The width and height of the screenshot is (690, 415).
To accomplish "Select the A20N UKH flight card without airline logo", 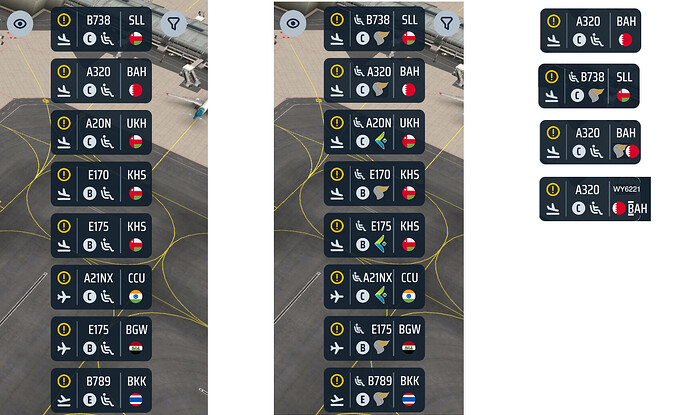I will tap(102, 133).
